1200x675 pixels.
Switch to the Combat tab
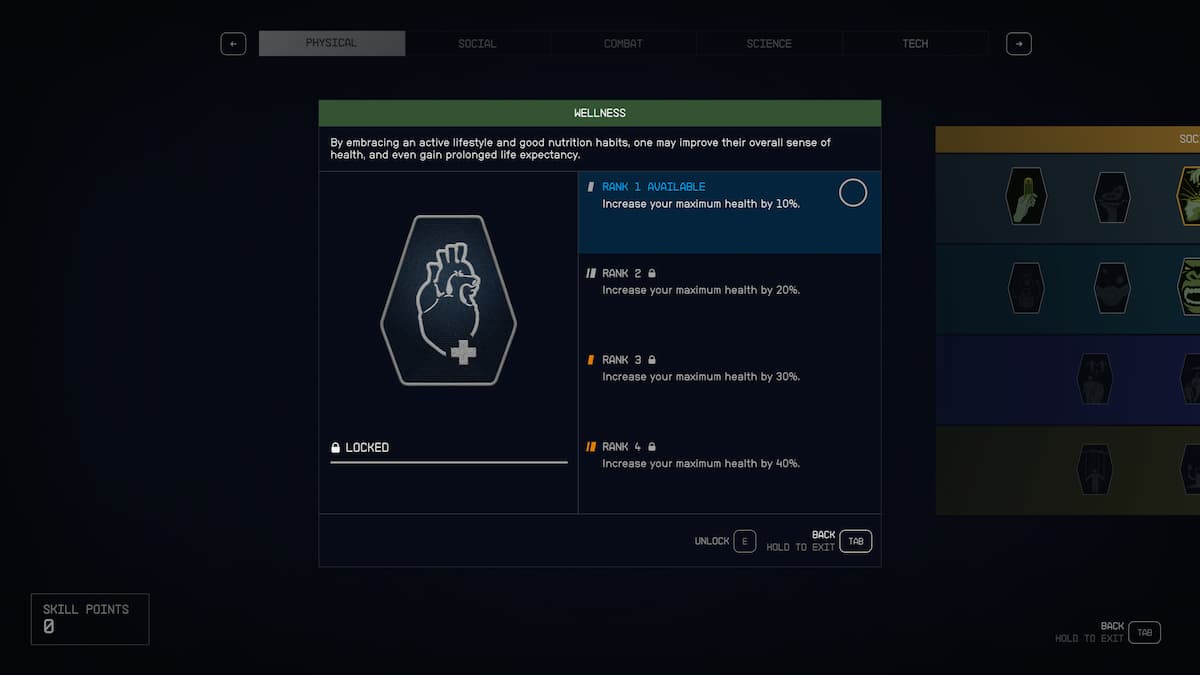tap(623, 44)
